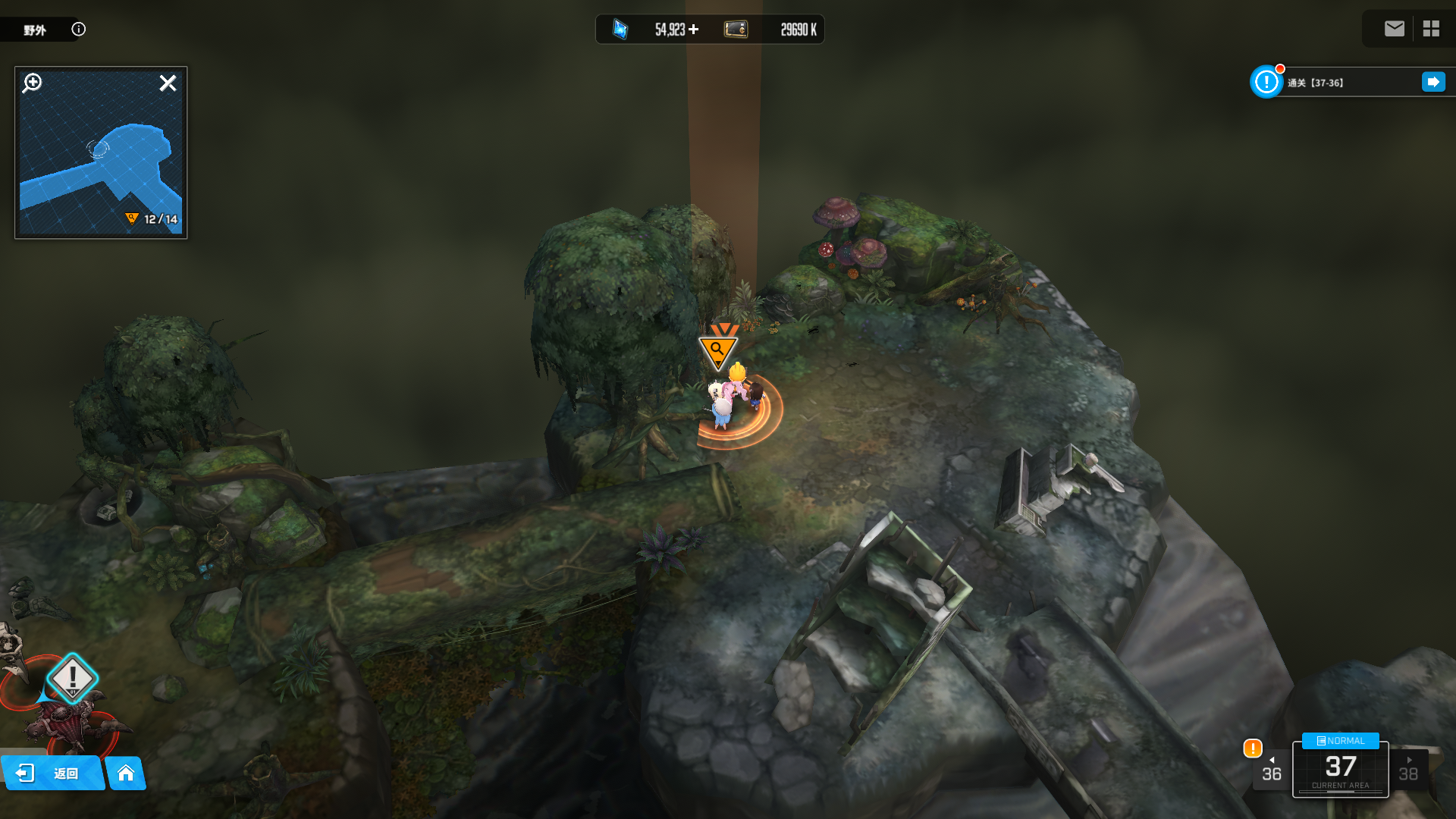The image size is (1456, 819).
Task: Open the orange alert near area selector
Action: coord(1253,748)
